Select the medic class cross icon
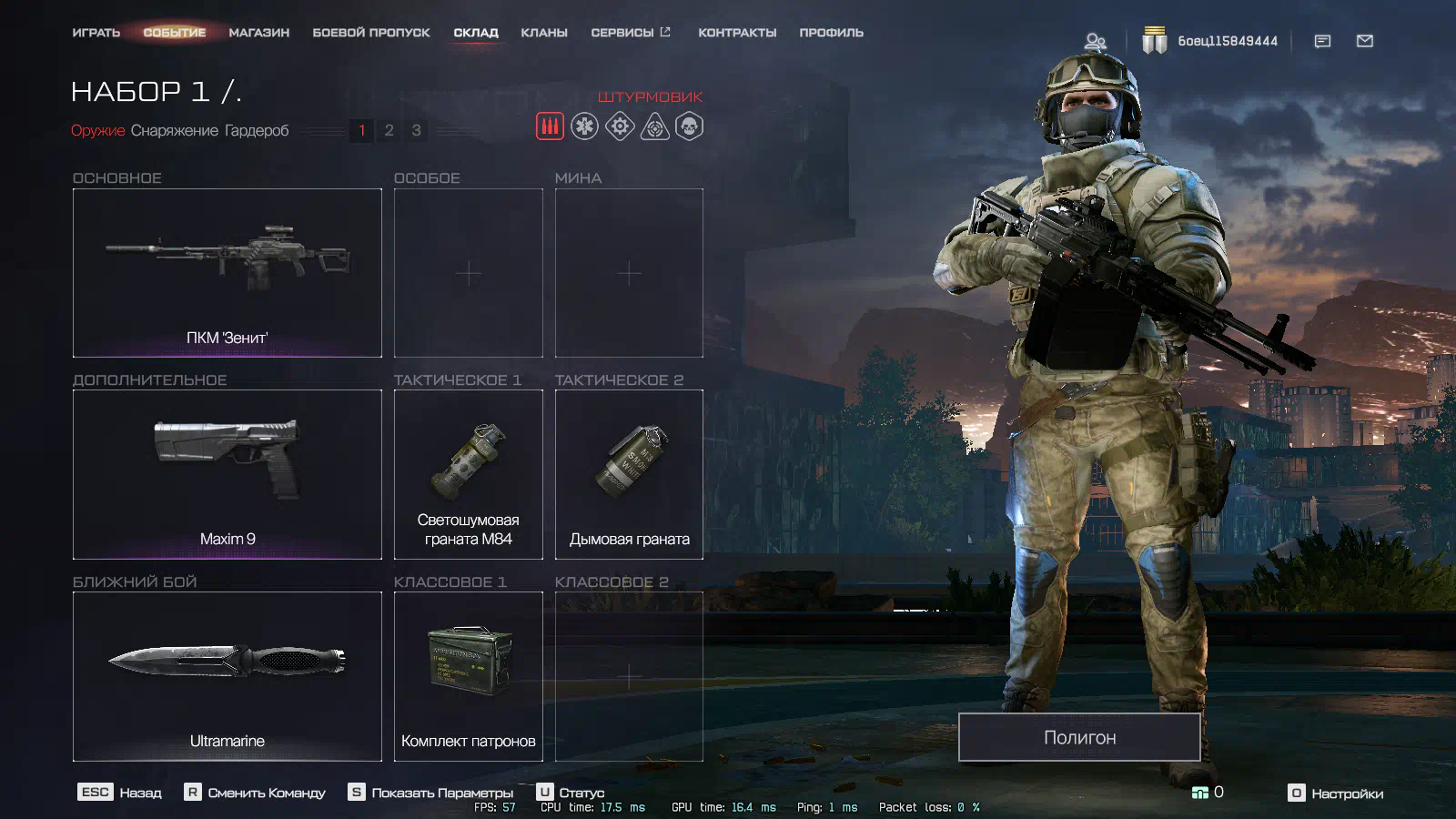 [584, 126]
